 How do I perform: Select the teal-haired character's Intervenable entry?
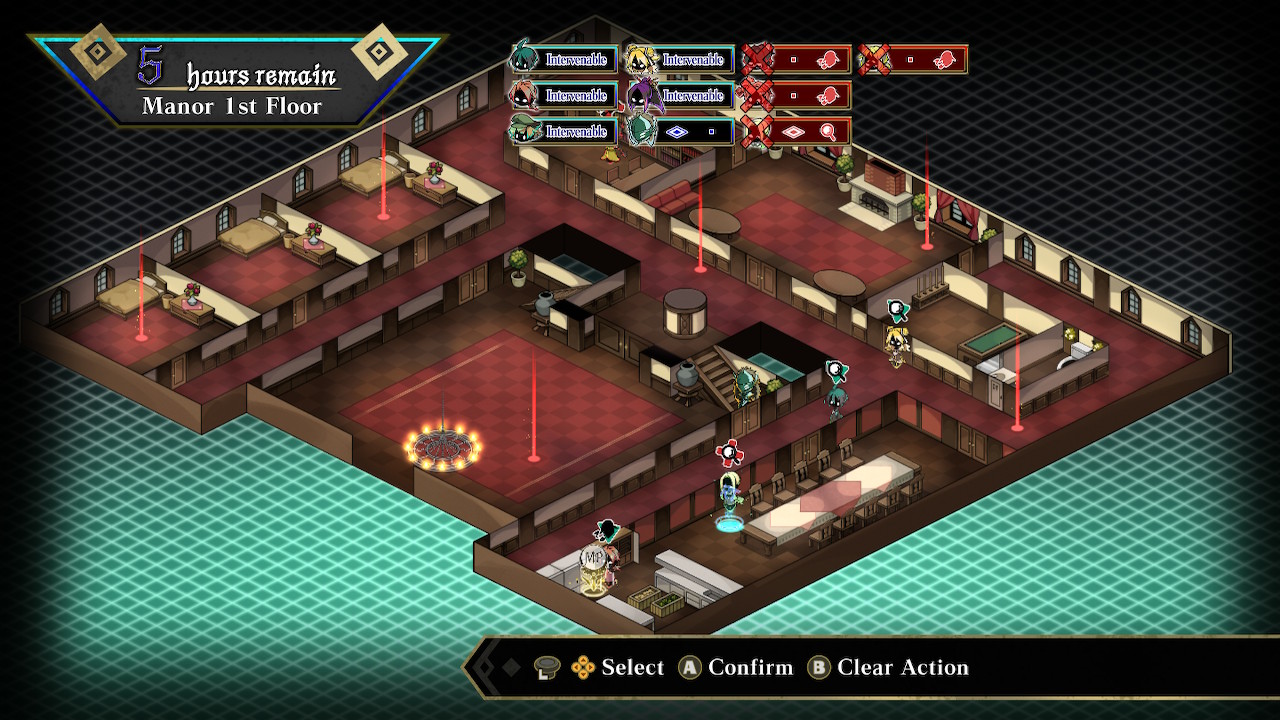[566, 60]
